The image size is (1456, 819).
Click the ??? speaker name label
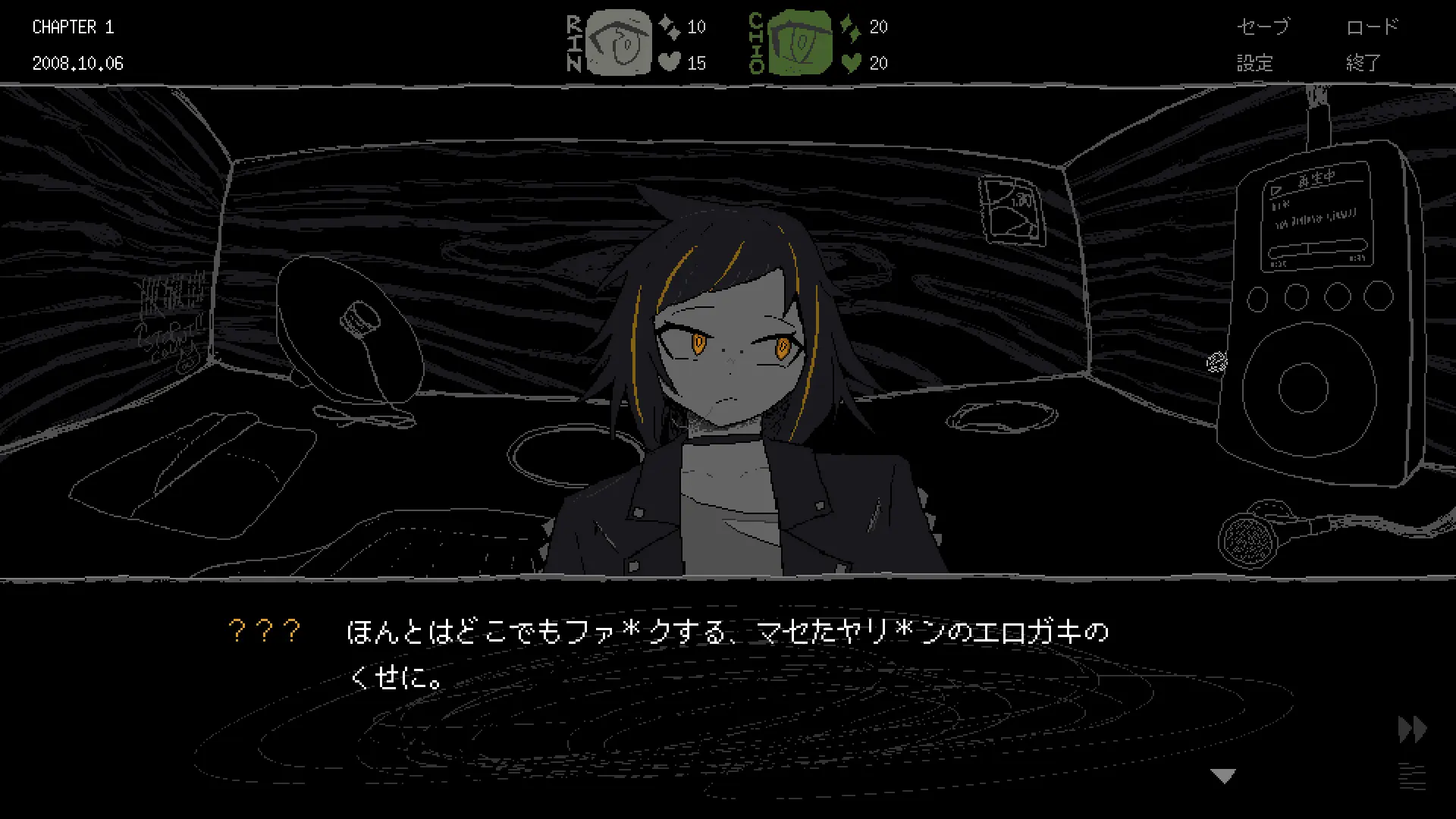[x=265, y=630]
